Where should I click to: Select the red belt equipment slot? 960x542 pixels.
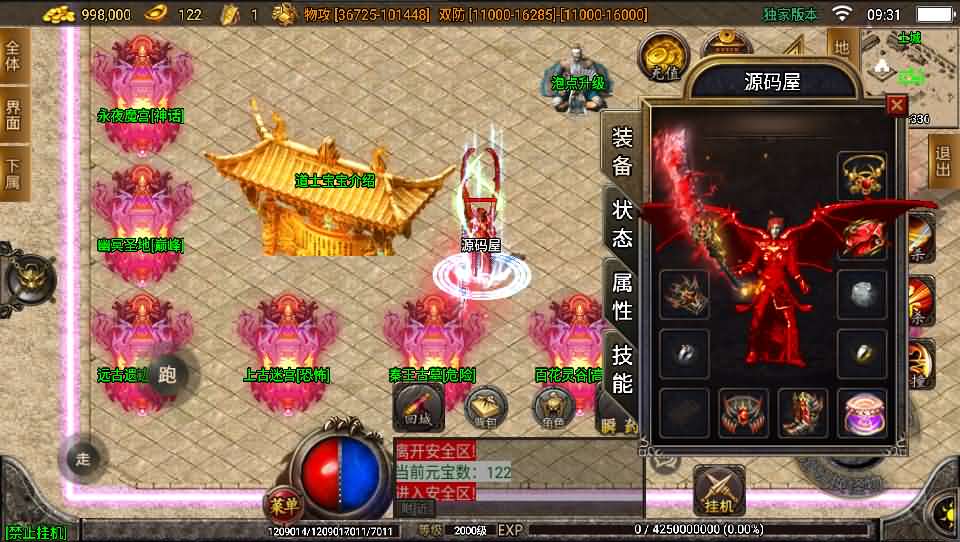(743, 413)
